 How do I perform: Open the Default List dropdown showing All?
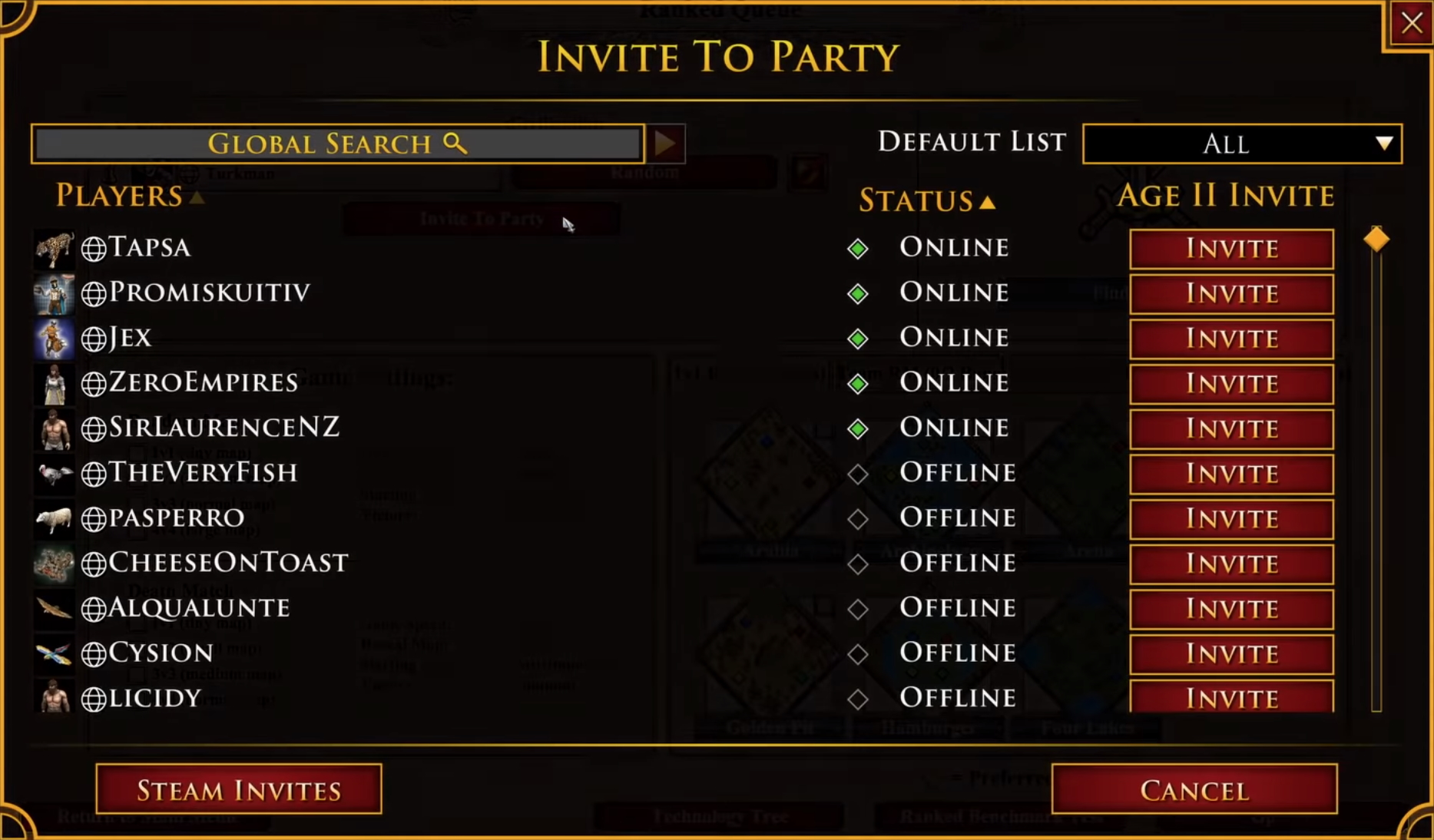[x=1241, y=144]
